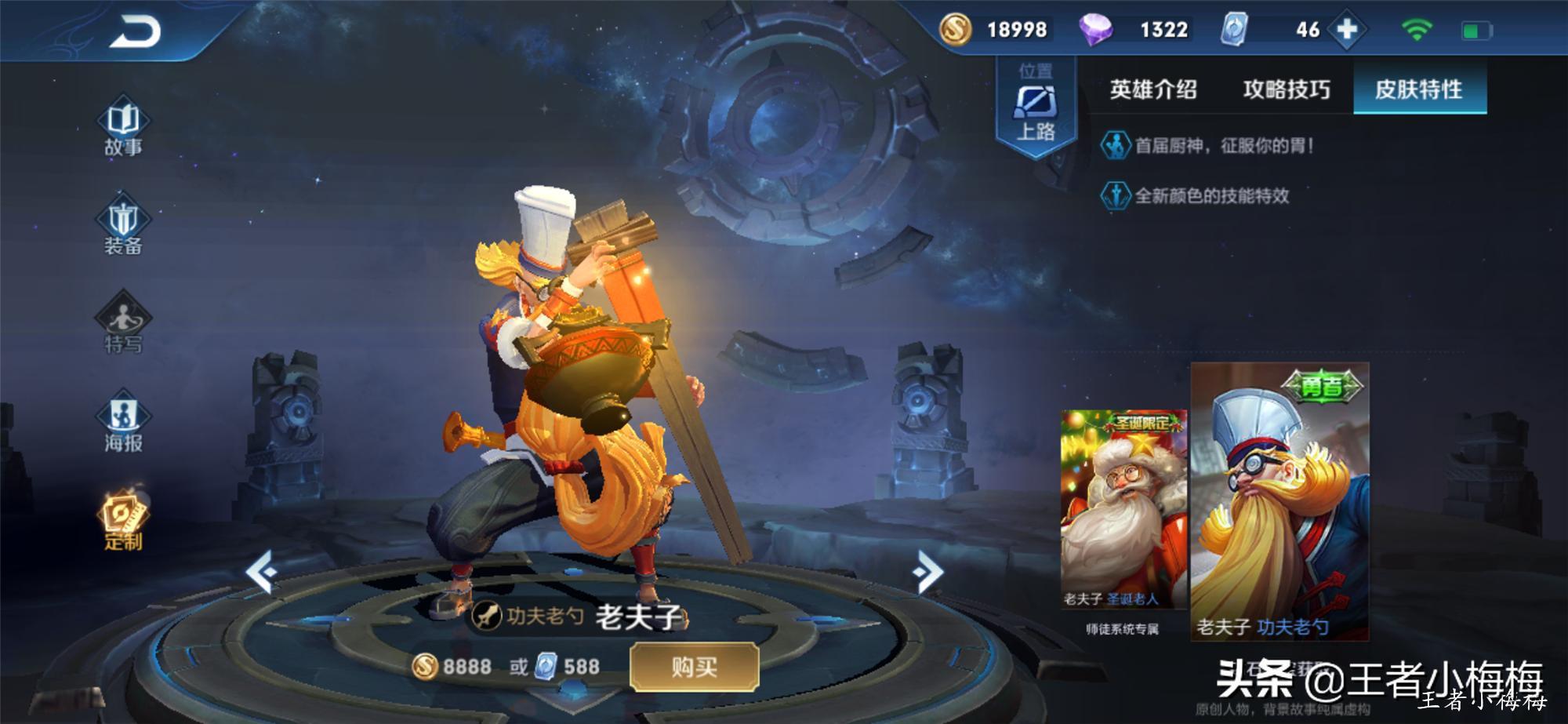The height and width of the screenshot is (724, 1568).
Task: Click the 购买 purchase button
Action: [x=694, y=668]
